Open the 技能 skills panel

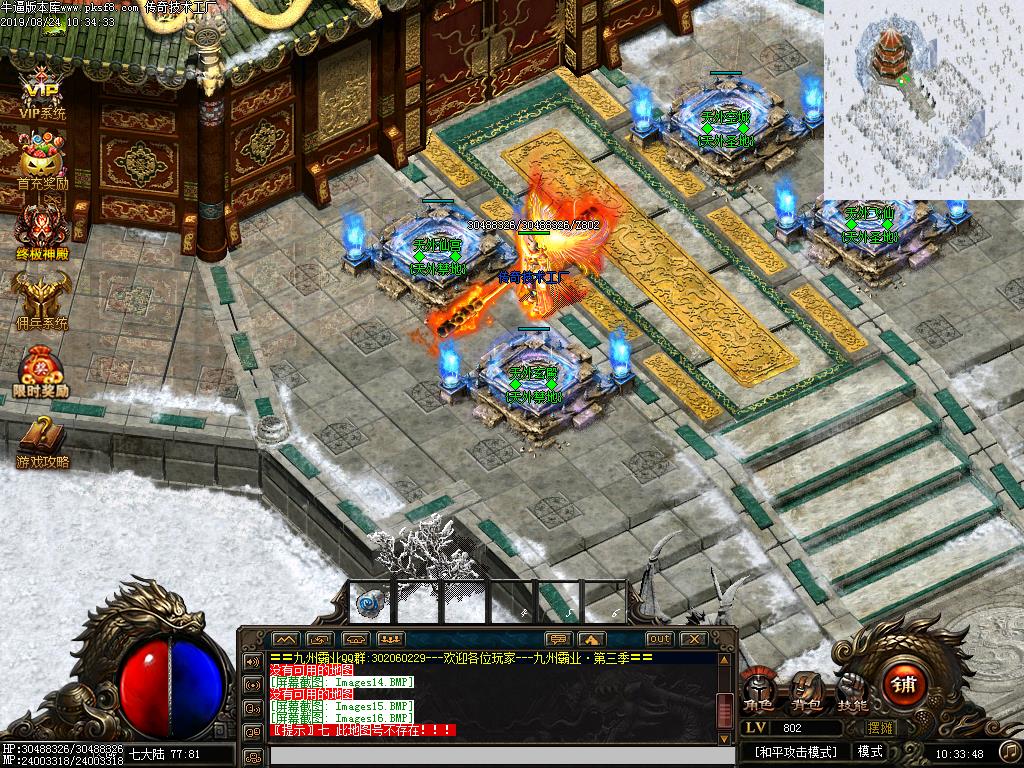click(852, 692)
